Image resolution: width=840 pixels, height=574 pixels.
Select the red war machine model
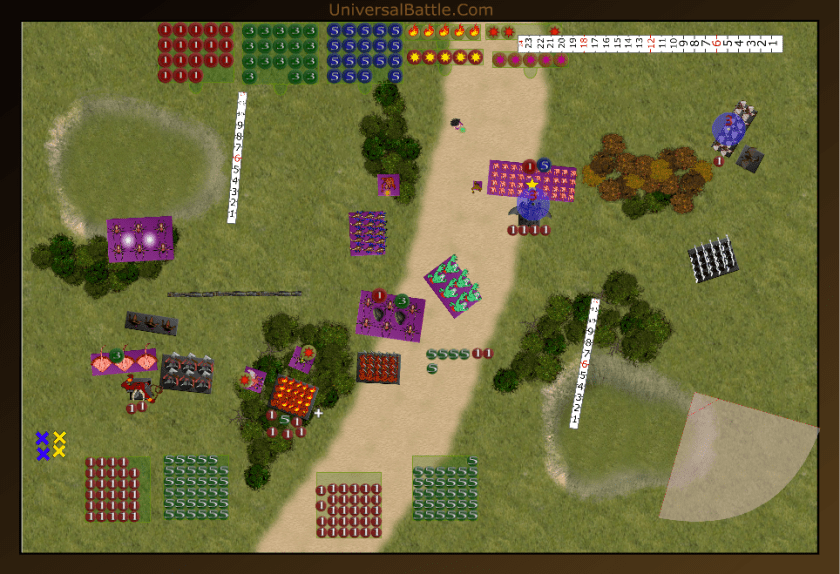(133, 387)
